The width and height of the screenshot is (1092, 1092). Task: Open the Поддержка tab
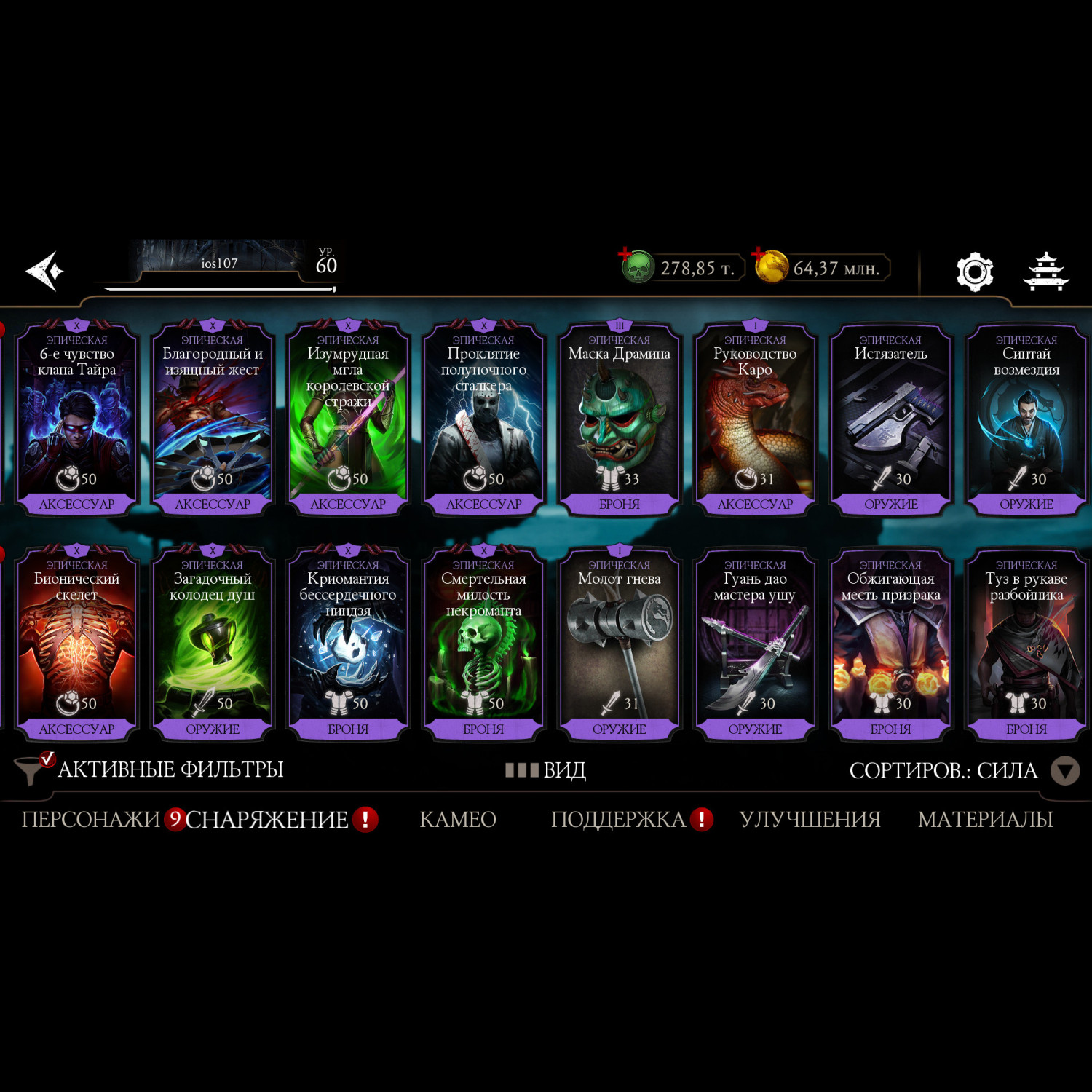(x=618, y=820)
